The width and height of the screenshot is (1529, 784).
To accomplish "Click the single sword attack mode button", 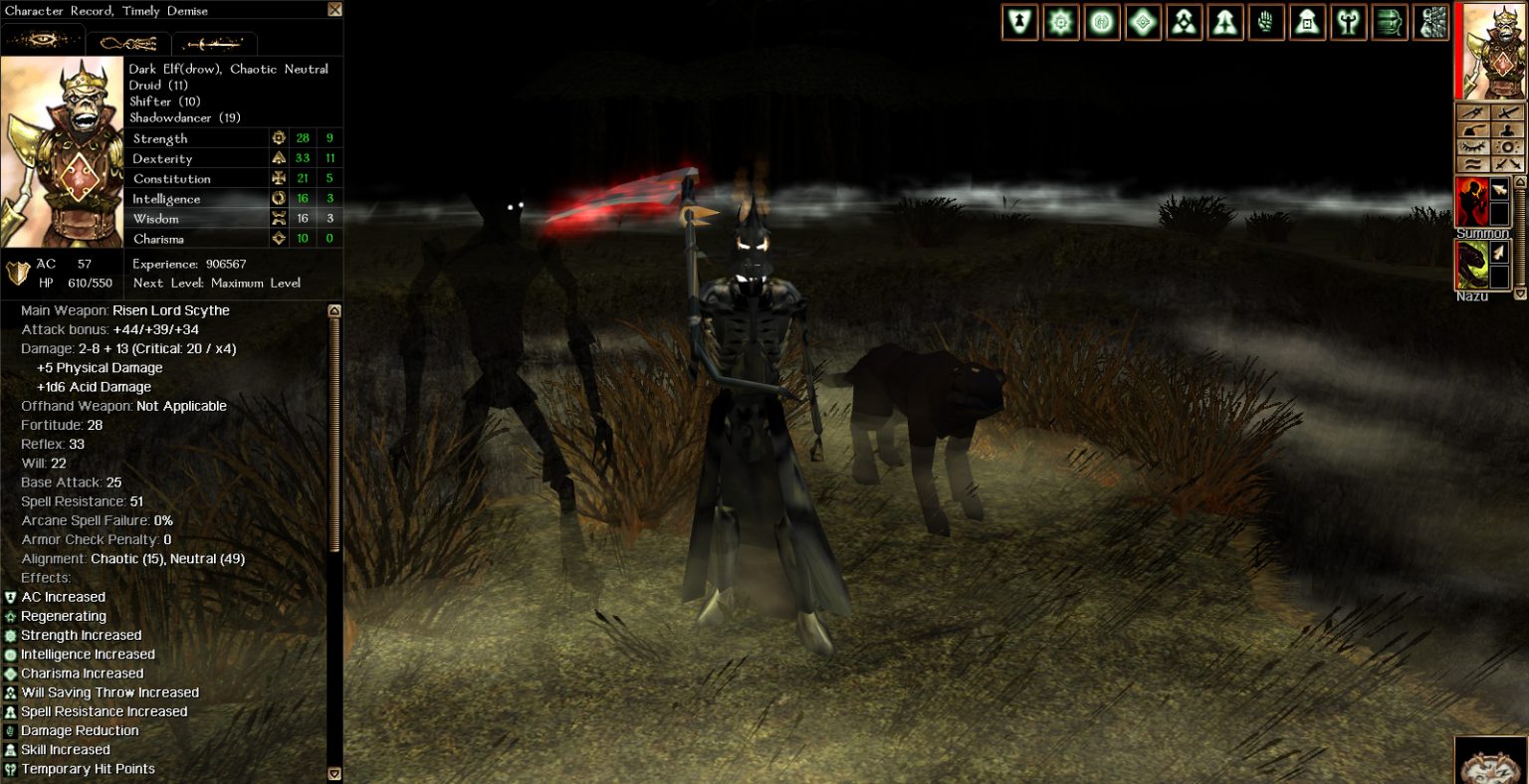I will [x=1509, y=113].
